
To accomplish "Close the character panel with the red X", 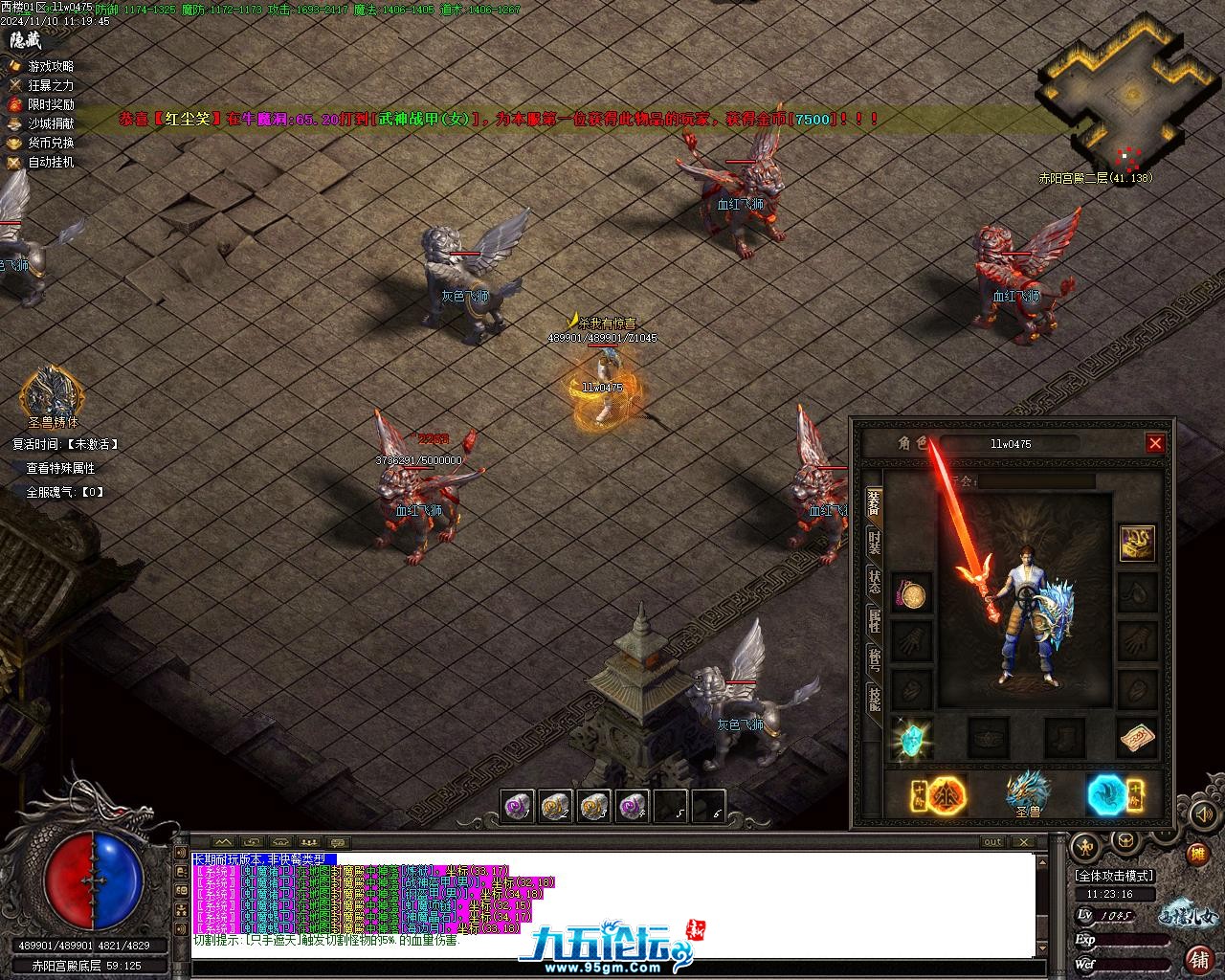I will coord(1155,443).
